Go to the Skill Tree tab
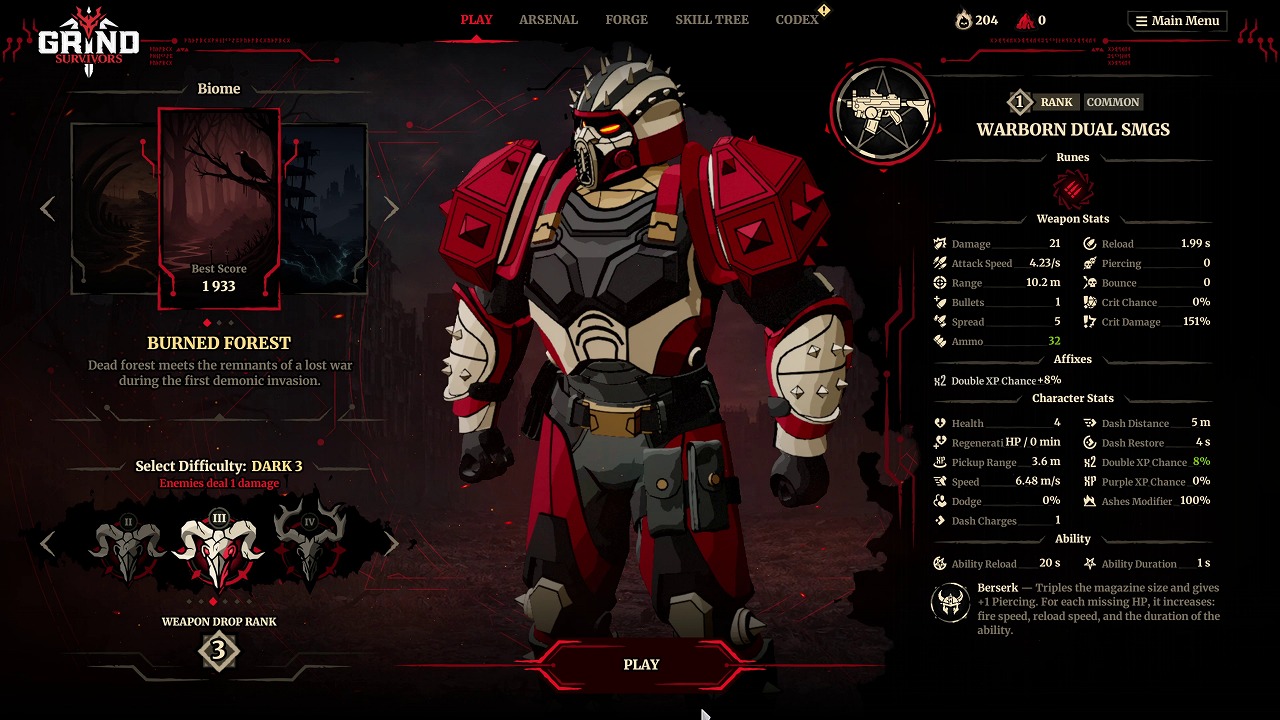The height and width of the screenshot is (720, 1280). [711, 20]
